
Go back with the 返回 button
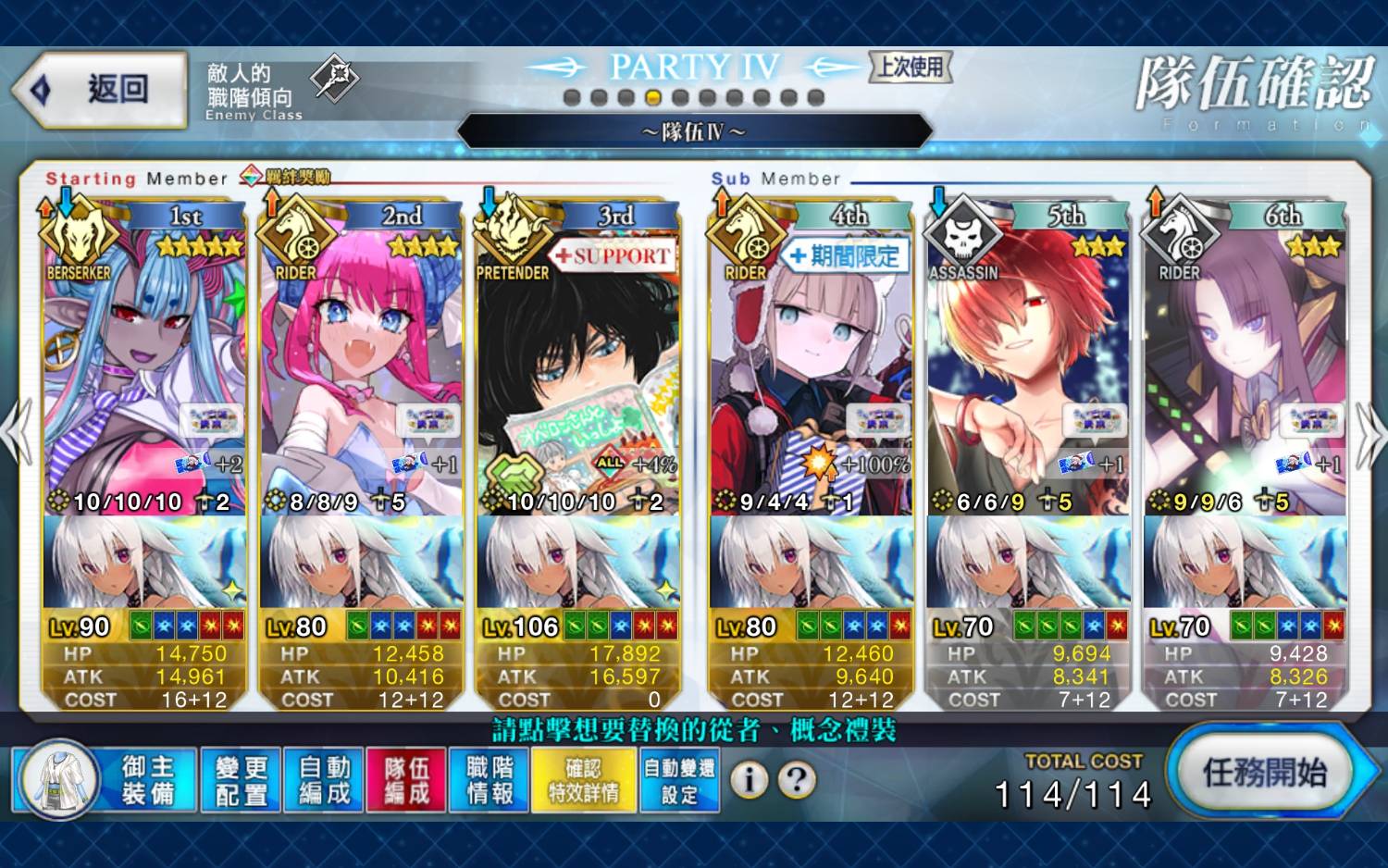coord(100,90)
